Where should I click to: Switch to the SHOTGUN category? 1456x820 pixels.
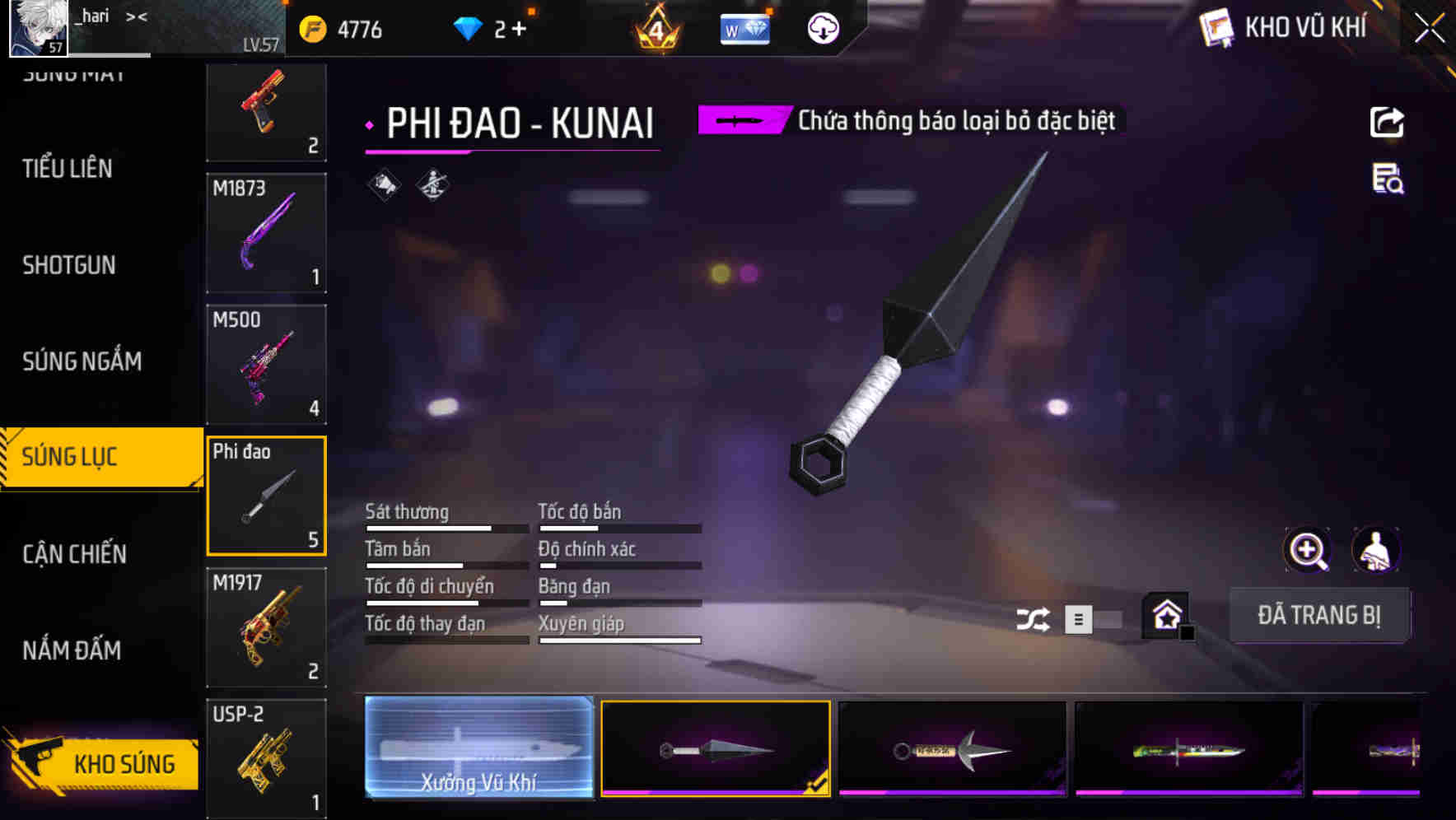pos(69,265)
